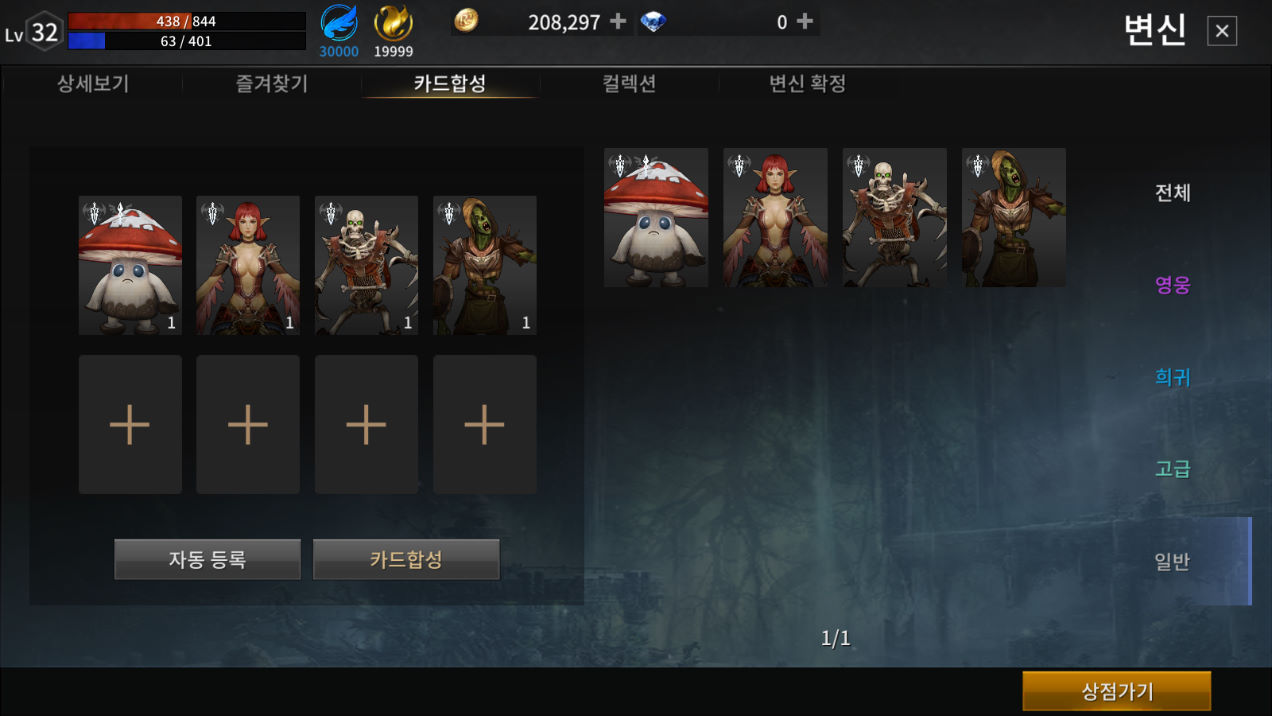The image size is (1272, 716).
Task: Open the 즐겨찾기 tab
Action: click(x=272, y=84)
